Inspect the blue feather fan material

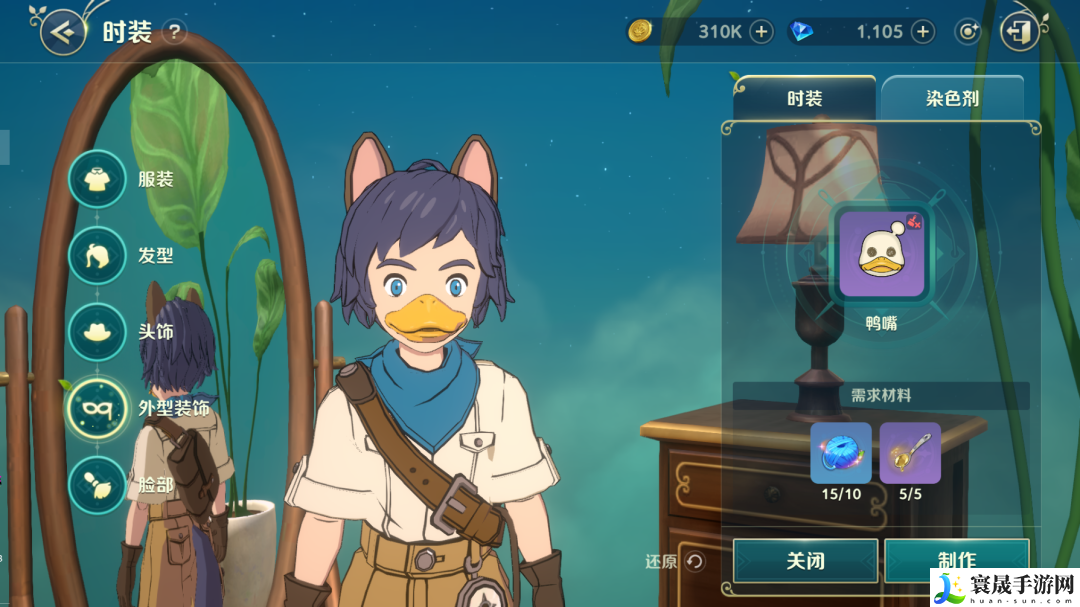point(841,453)
